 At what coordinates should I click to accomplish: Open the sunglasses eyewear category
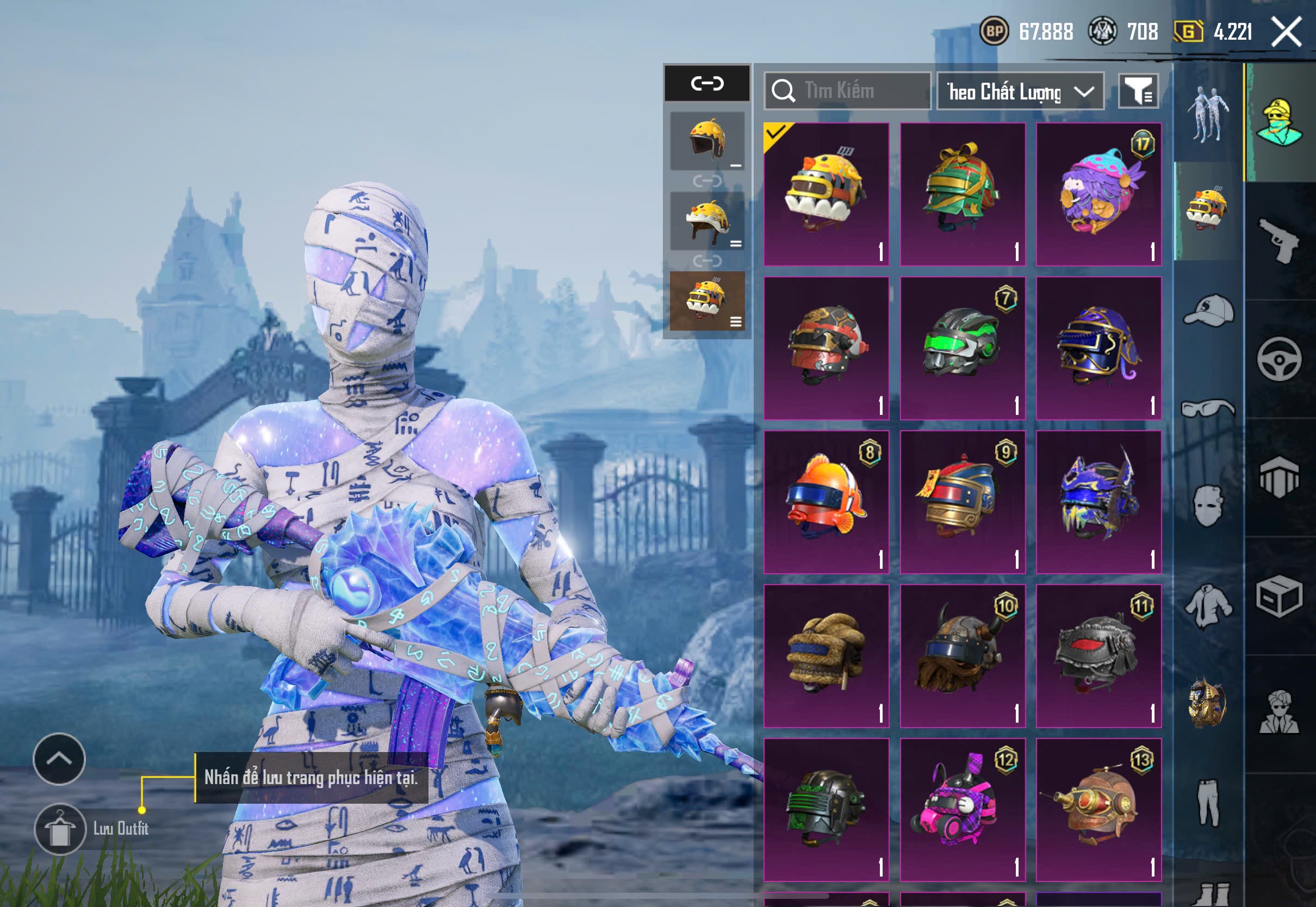tap(1209, 408)
